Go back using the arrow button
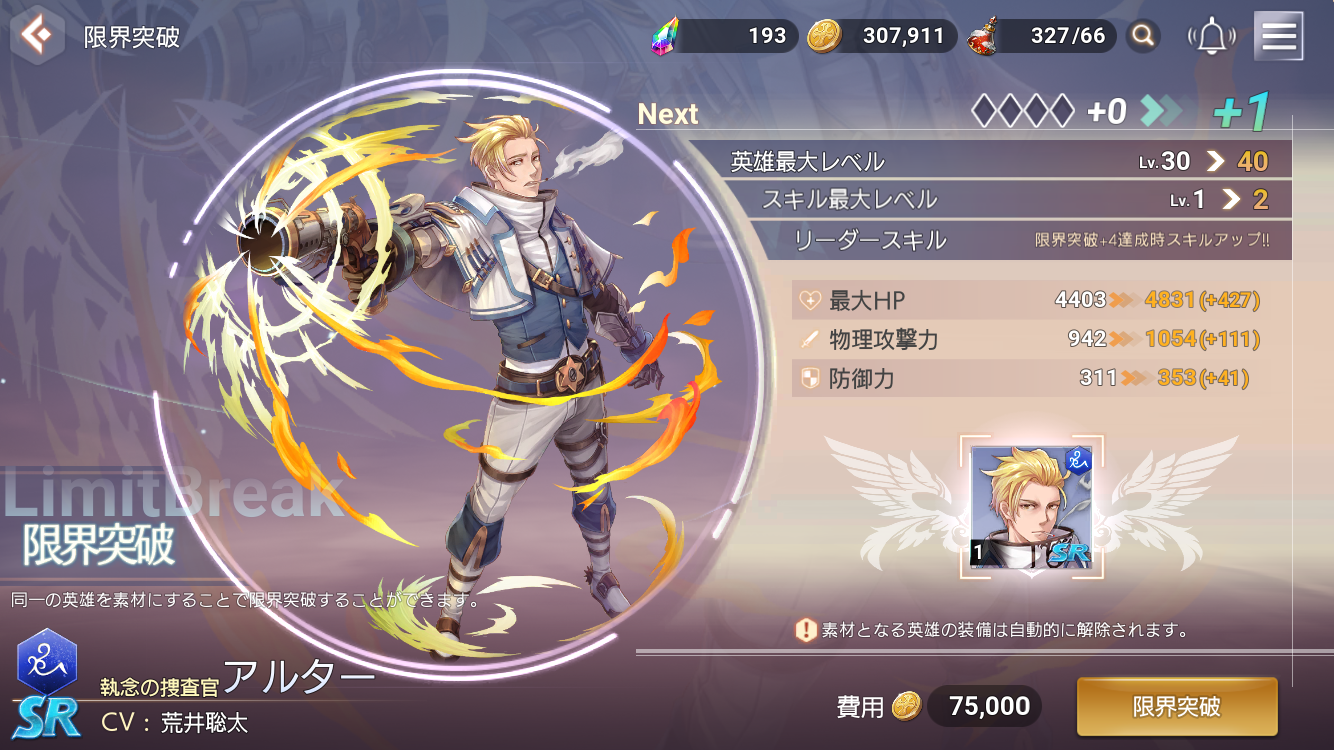The width and height of the screenshot is (1334, 750). pos(37,37)
